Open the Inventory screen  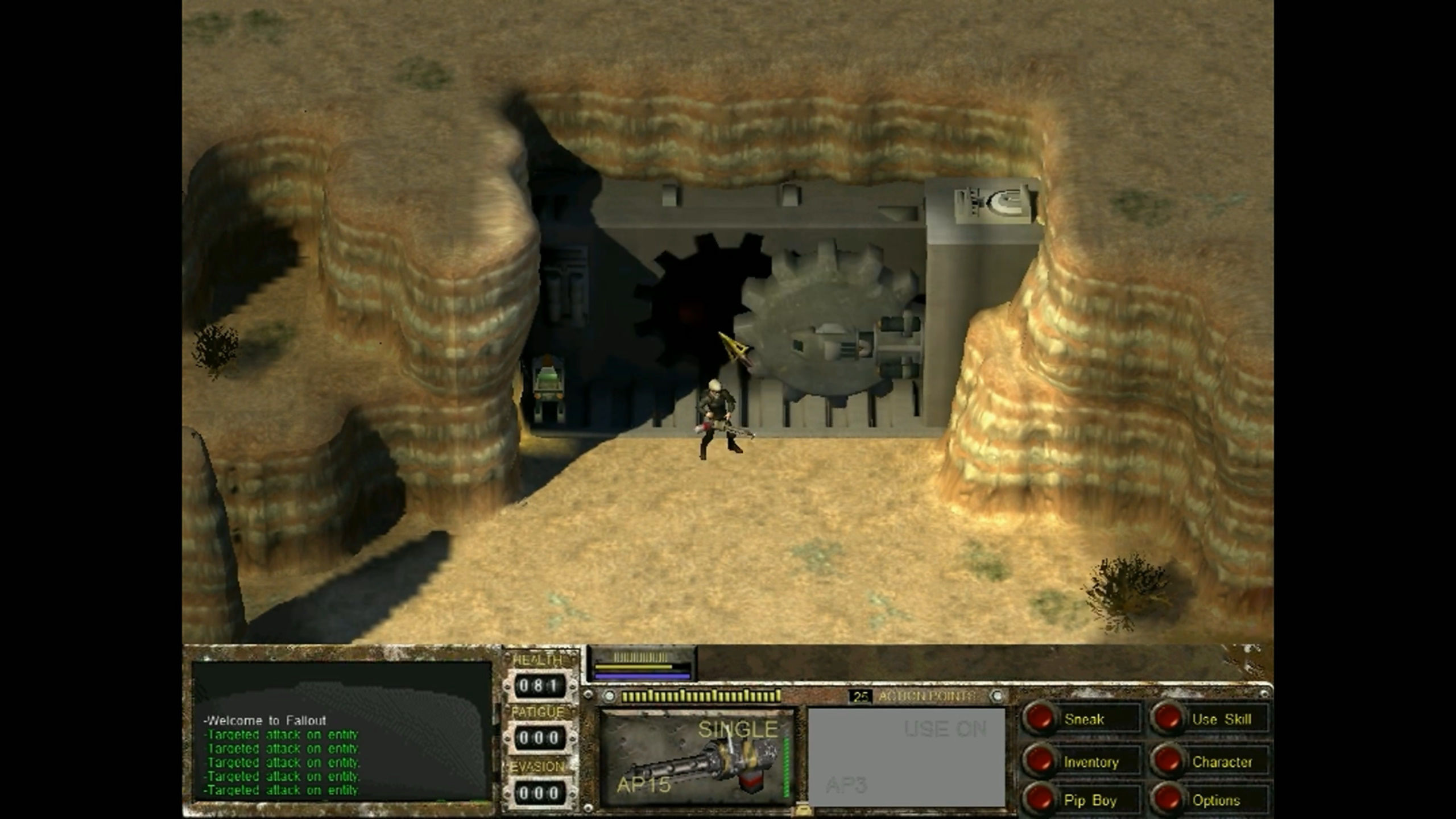[x=1040, y=762]
